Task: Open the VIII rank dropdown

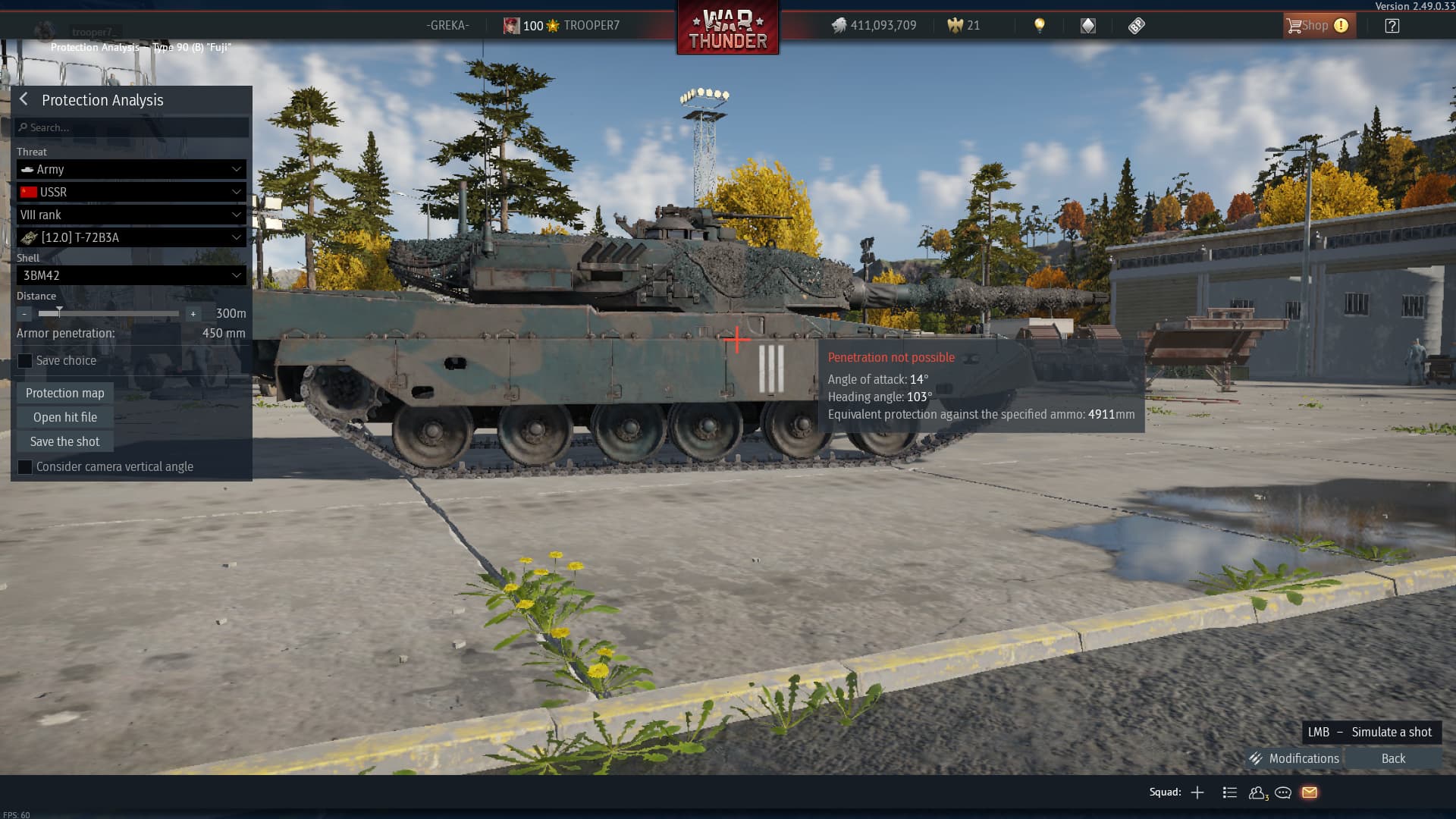Action: coord(131,215)
